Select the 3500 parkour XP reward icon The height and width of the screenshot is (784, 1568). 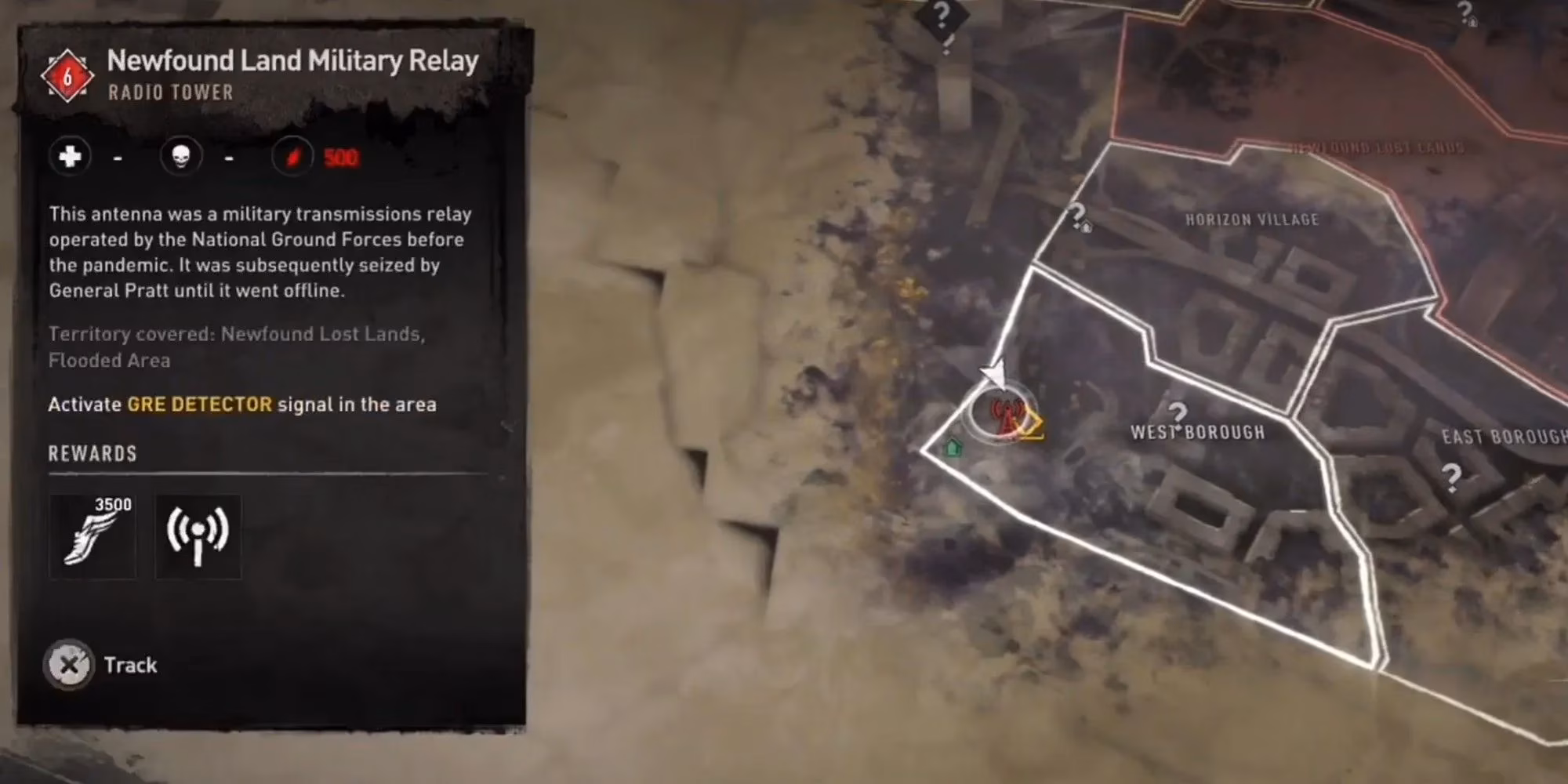click(93, 535)
